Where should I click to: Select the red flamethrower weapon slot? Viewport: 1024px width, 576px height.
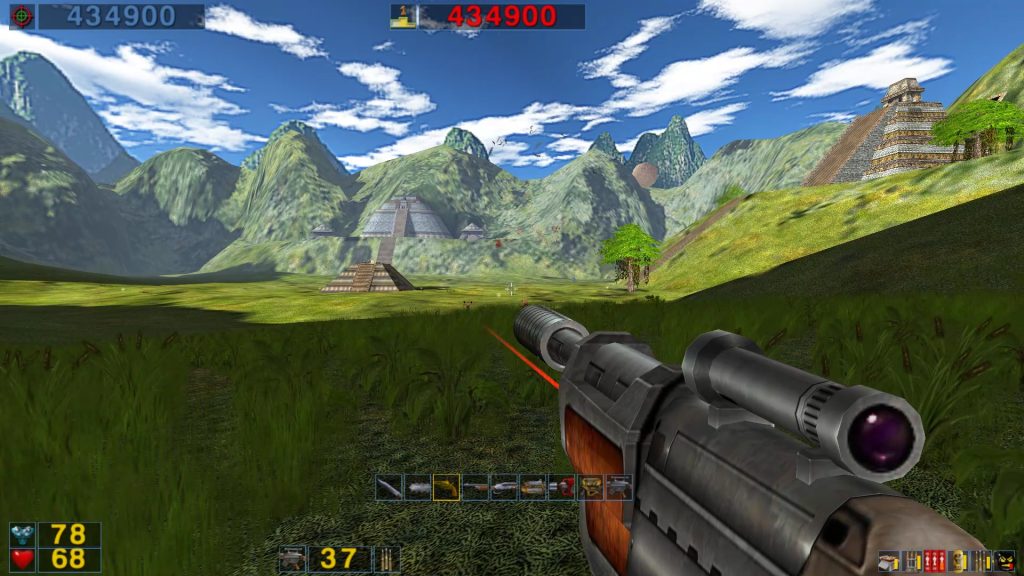click(562, 487)
